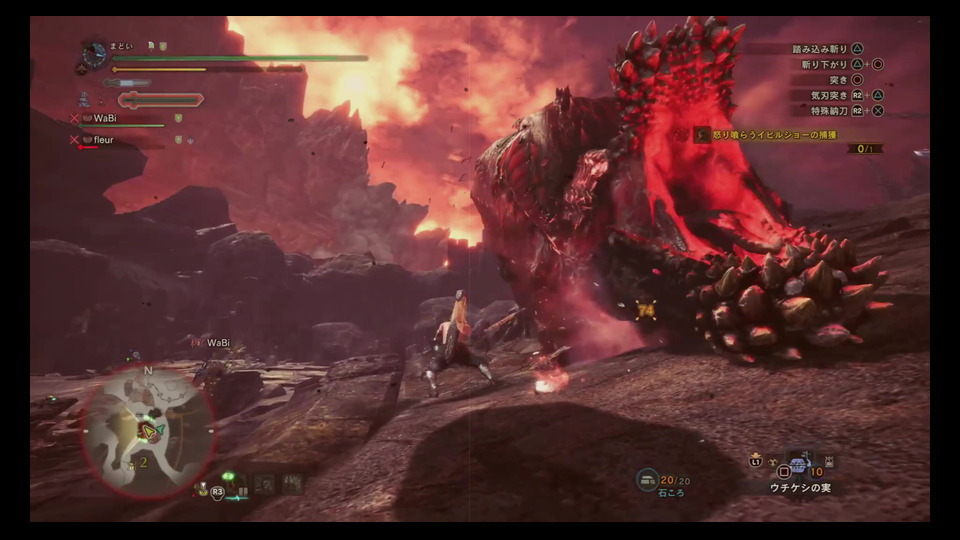Select the 石ころ slinger ammo icon
This screenshot has width=960, height=540.
pyautogui.click(x=647, y=480)
